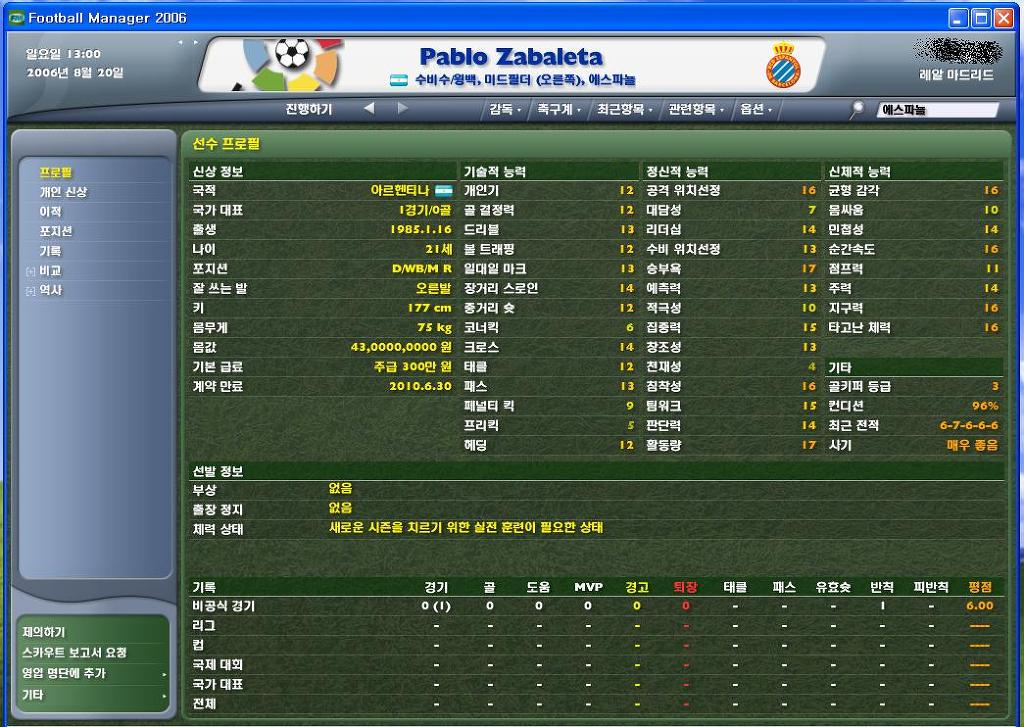This screenshot has width=1024, height=727.
Task: Show the 포지션 positions page
Action: (x=56, y=231)
